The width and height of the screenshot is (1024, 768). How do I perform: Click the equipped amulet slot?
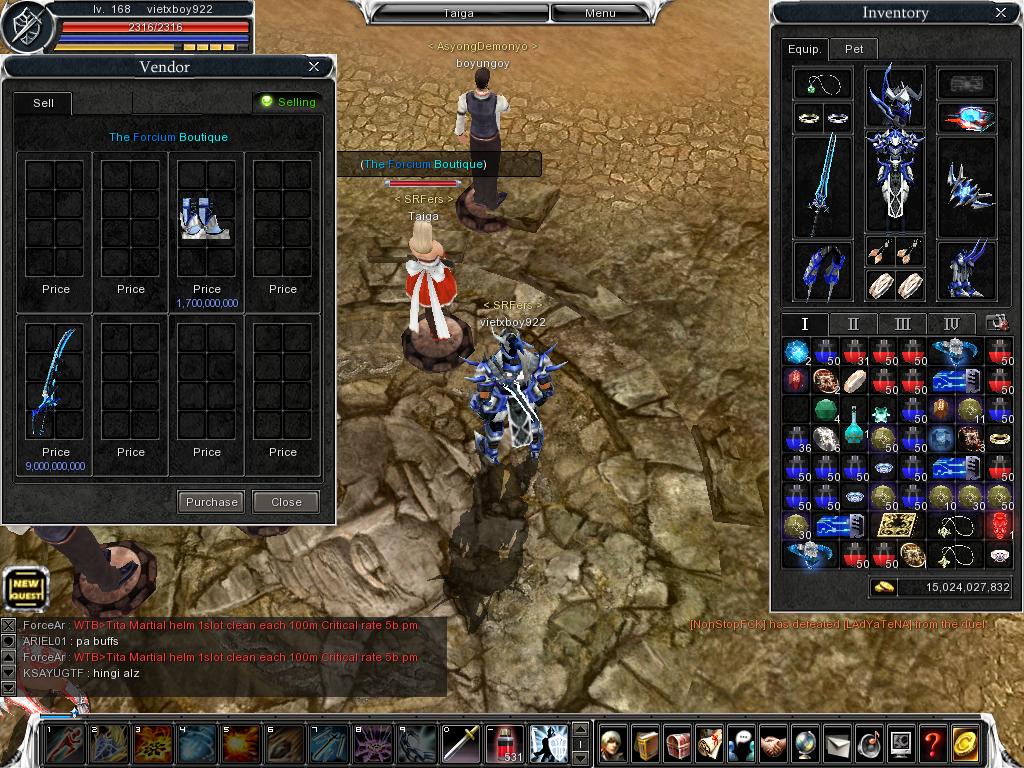[x=823, y=84]
